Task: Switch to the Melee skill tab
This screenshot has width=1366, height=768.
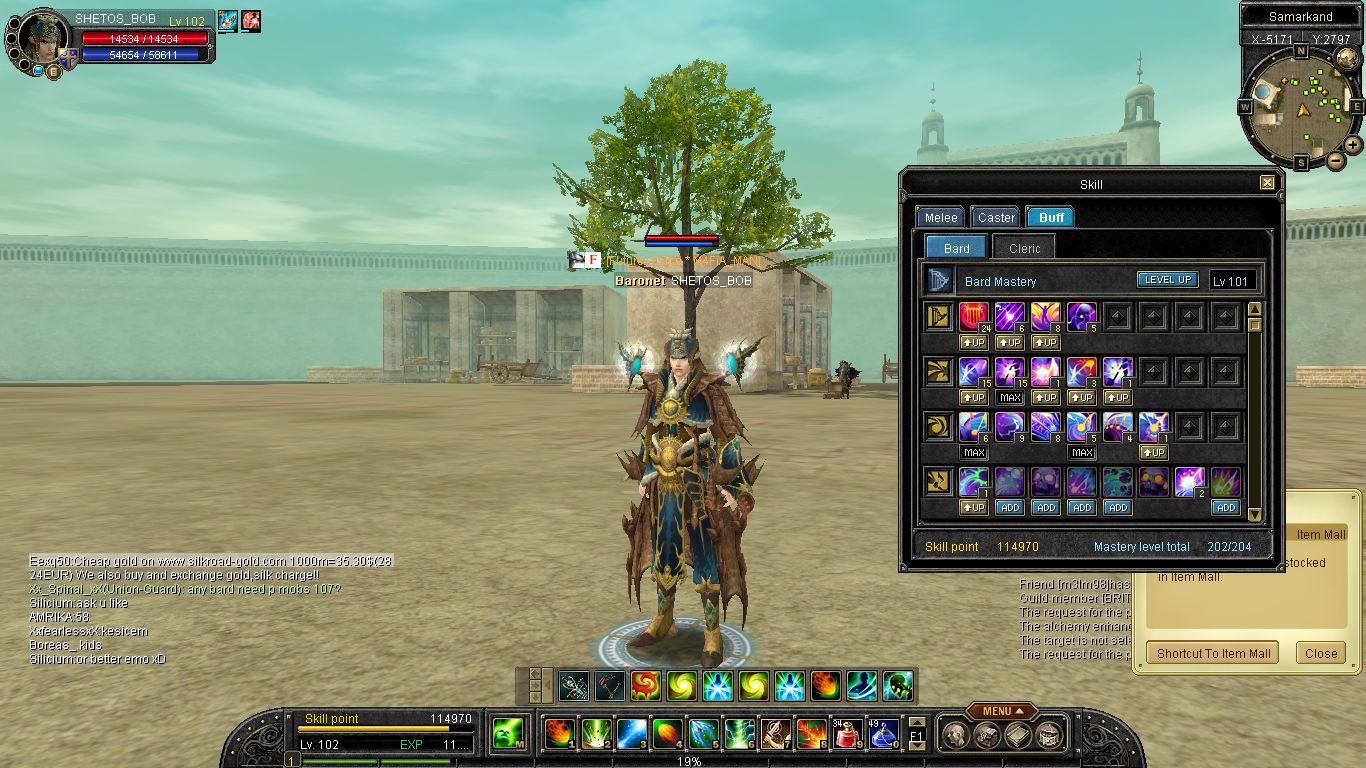Action: coord(941,217)
